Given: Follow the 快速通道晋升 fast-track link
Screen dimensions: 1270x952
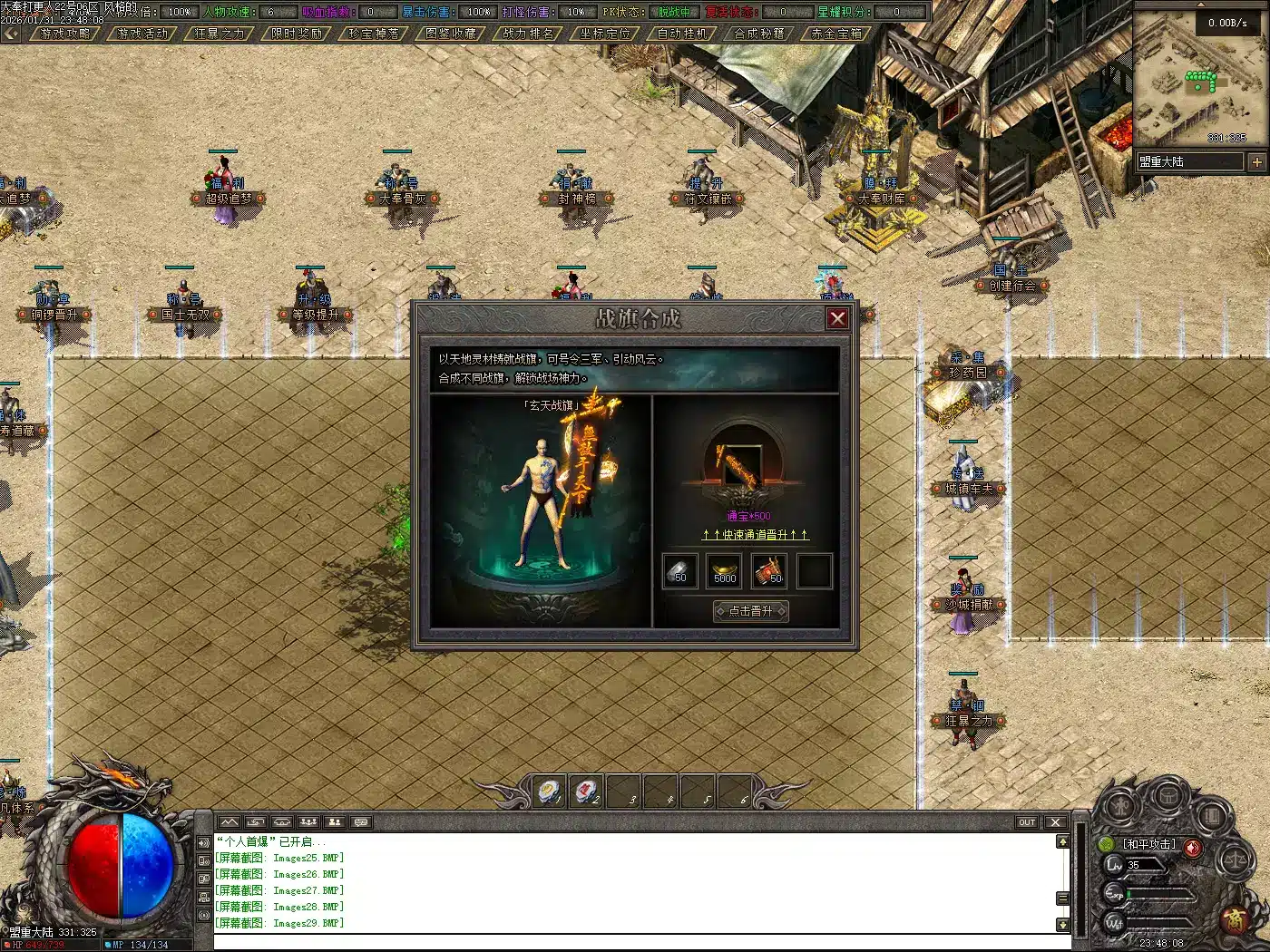Looking at the screenshot, I should coord(755,535).
